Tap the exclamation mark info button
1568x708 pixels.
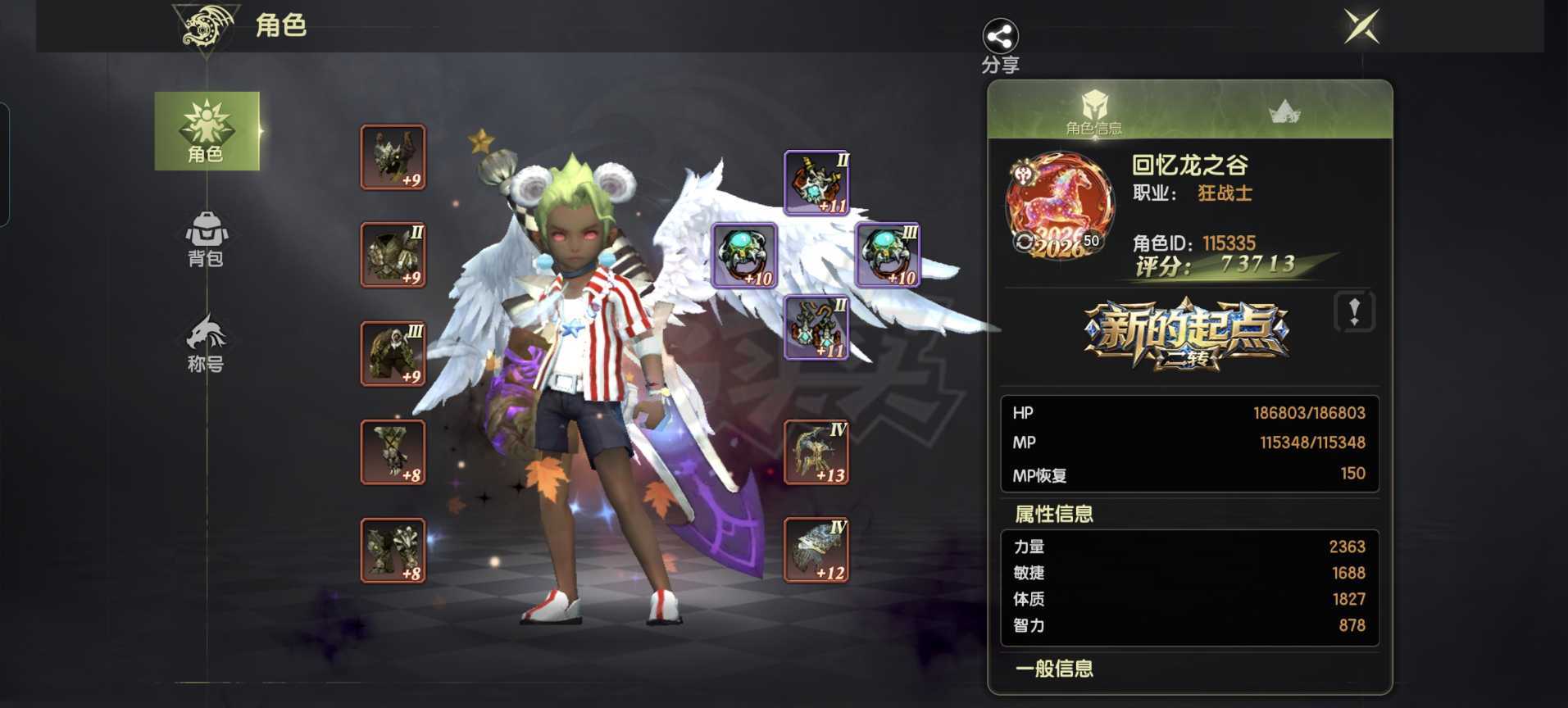point(1354,311)
